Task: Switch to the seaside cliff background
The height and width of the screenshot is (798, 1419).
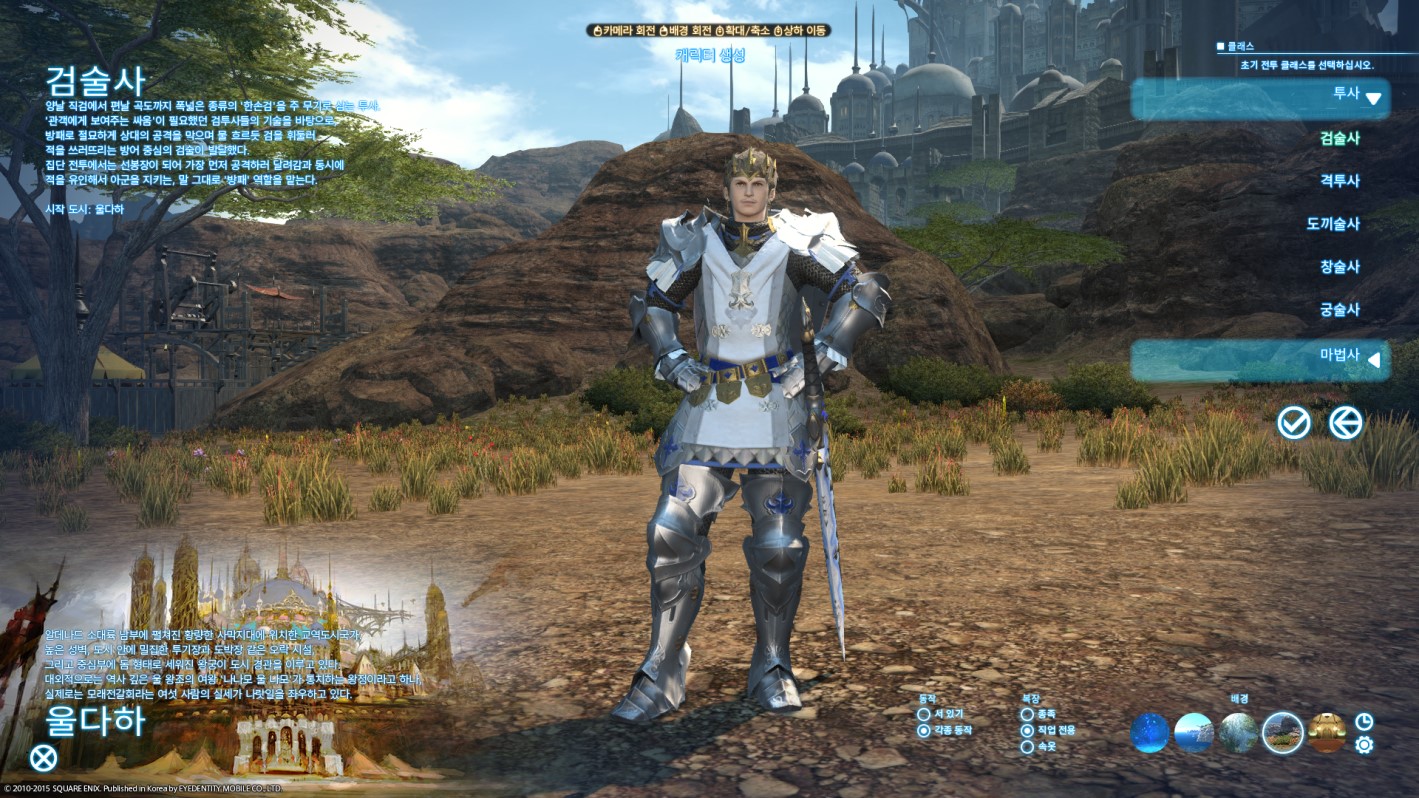Action: (1194, 733)
